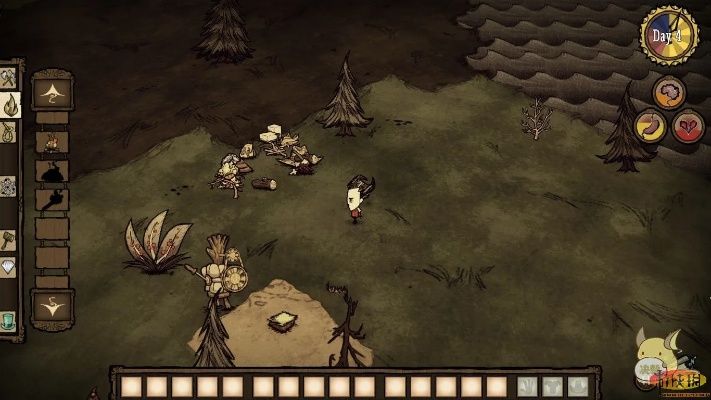This screenshot has height=400, width=711.
Task: Open the Survival rope-trap tab
Action: click(x=8, y=131)
